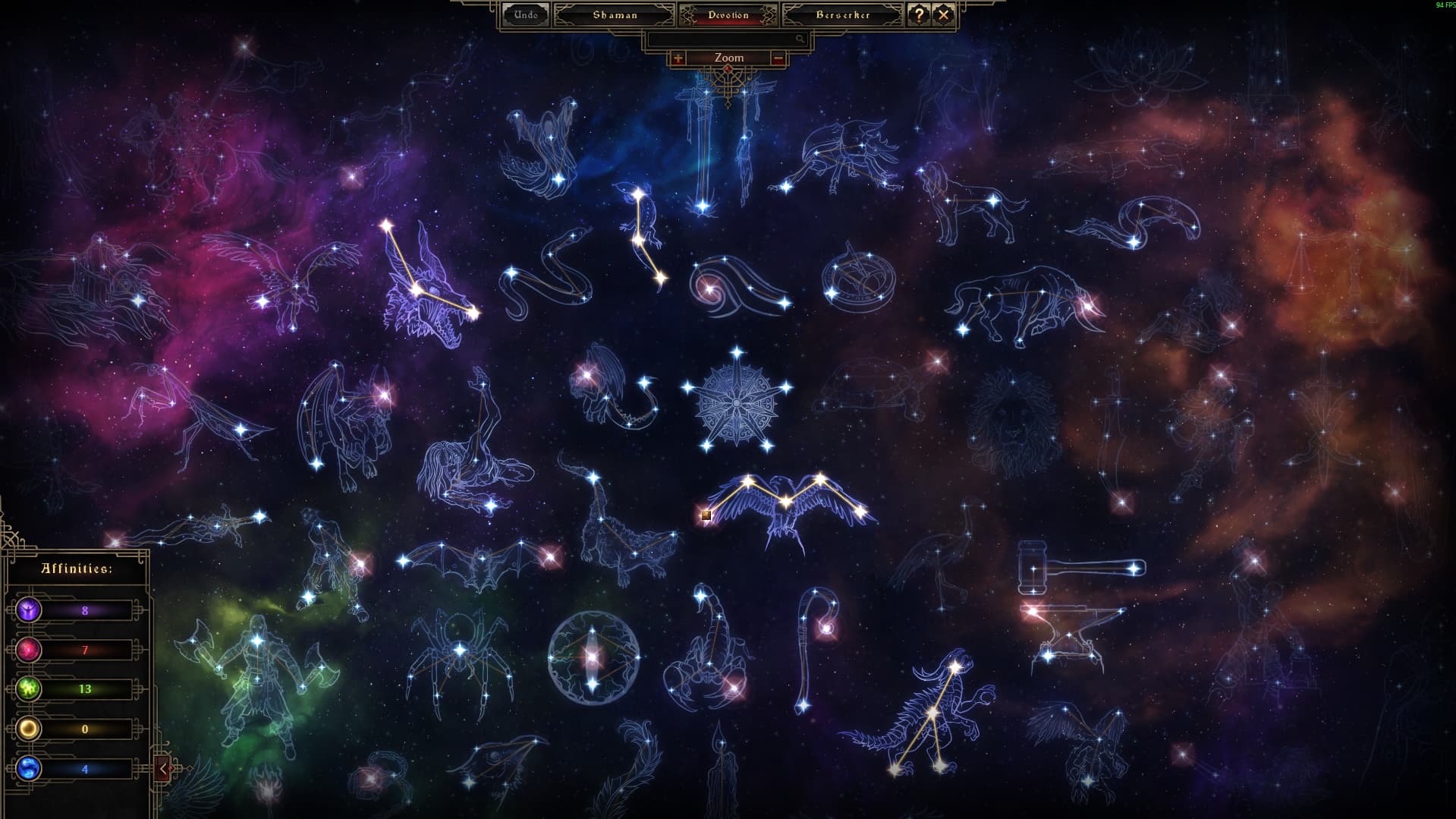Select the purple affinity icon
The width and height of the screenshot is (1456, 819).
pos(30,610)
